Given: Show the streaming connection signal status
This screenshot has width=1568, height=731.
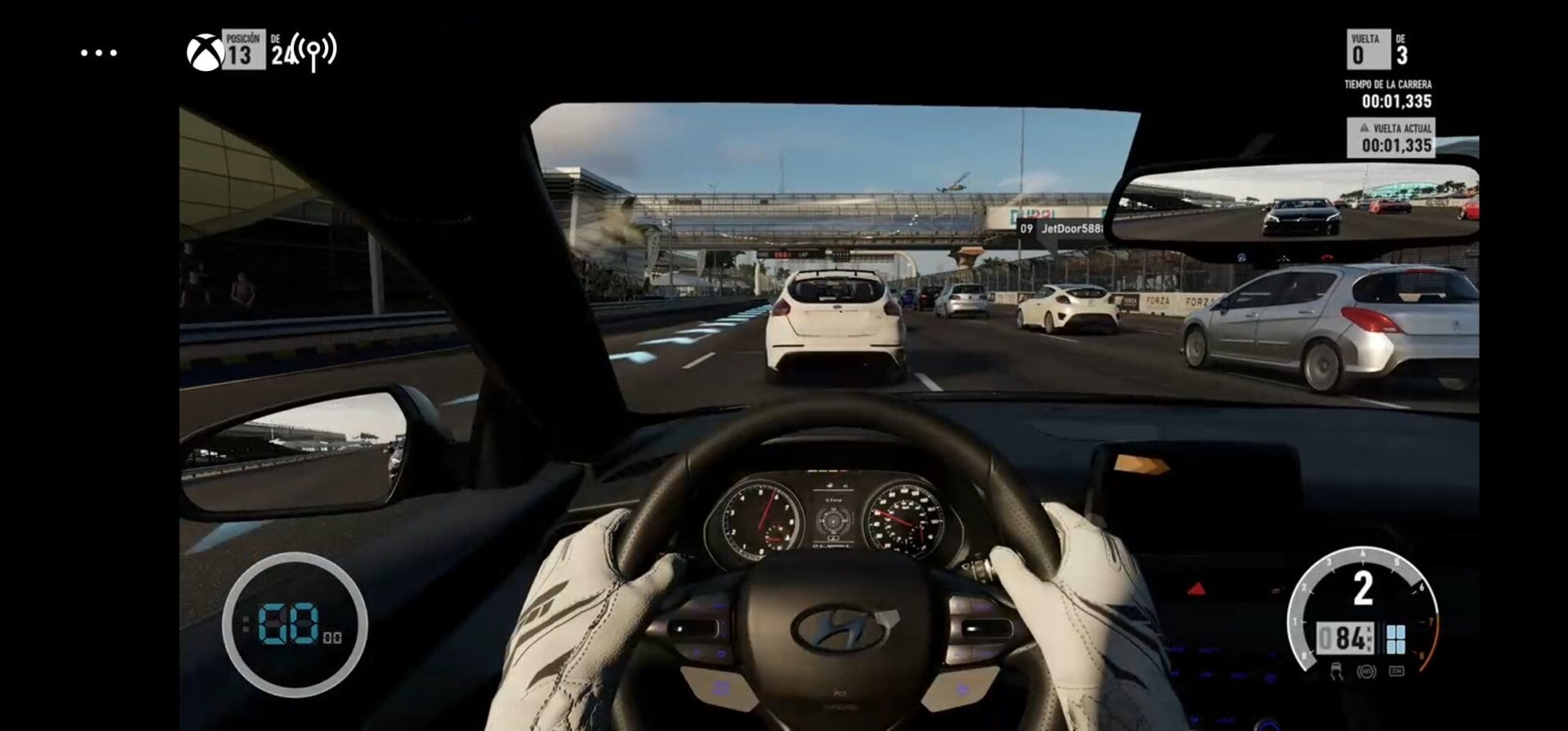Looking at the screenshot, I should pos(314,51).
